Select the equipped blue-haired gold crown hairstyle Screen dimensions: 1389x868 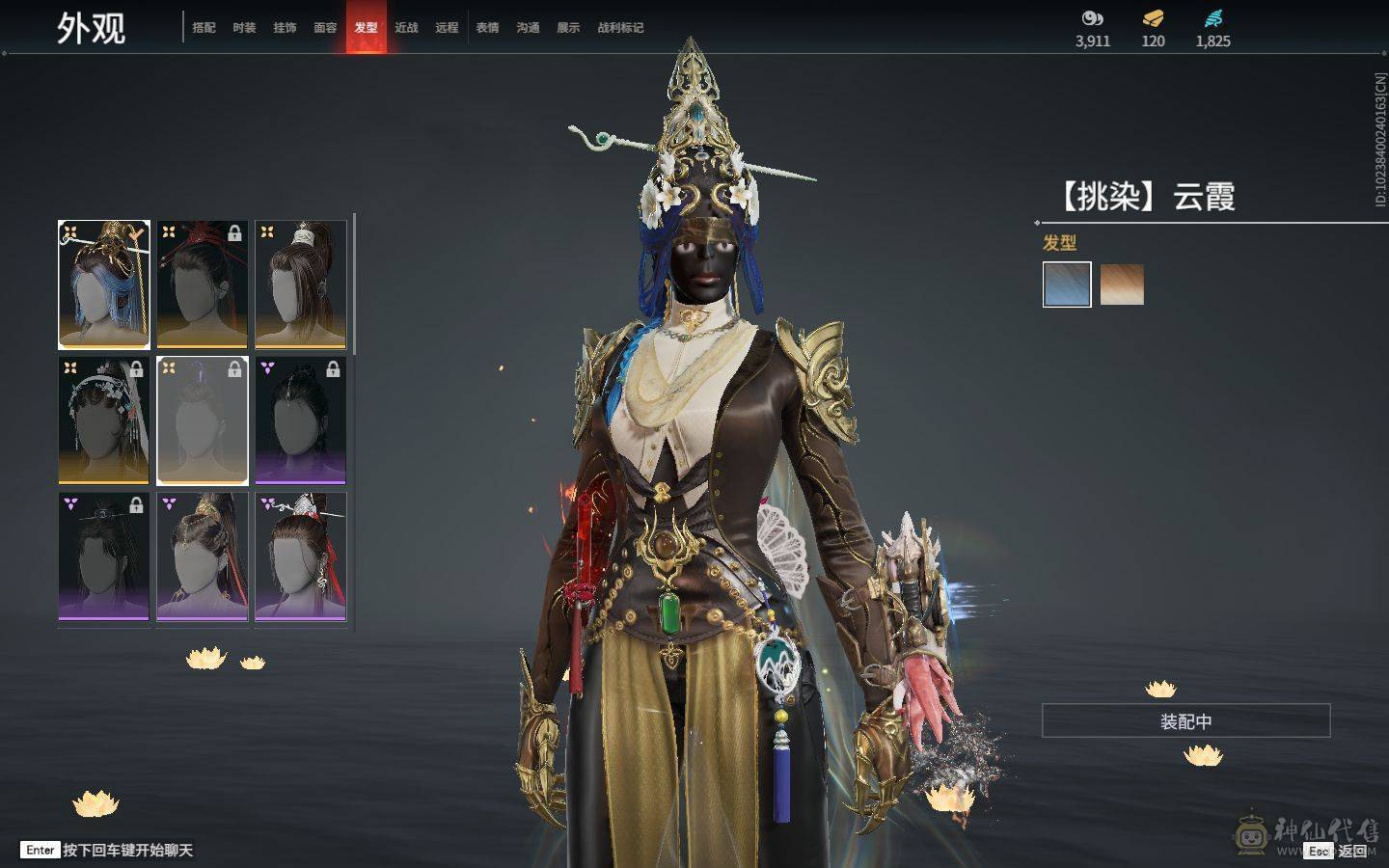[x=104, y=285]
